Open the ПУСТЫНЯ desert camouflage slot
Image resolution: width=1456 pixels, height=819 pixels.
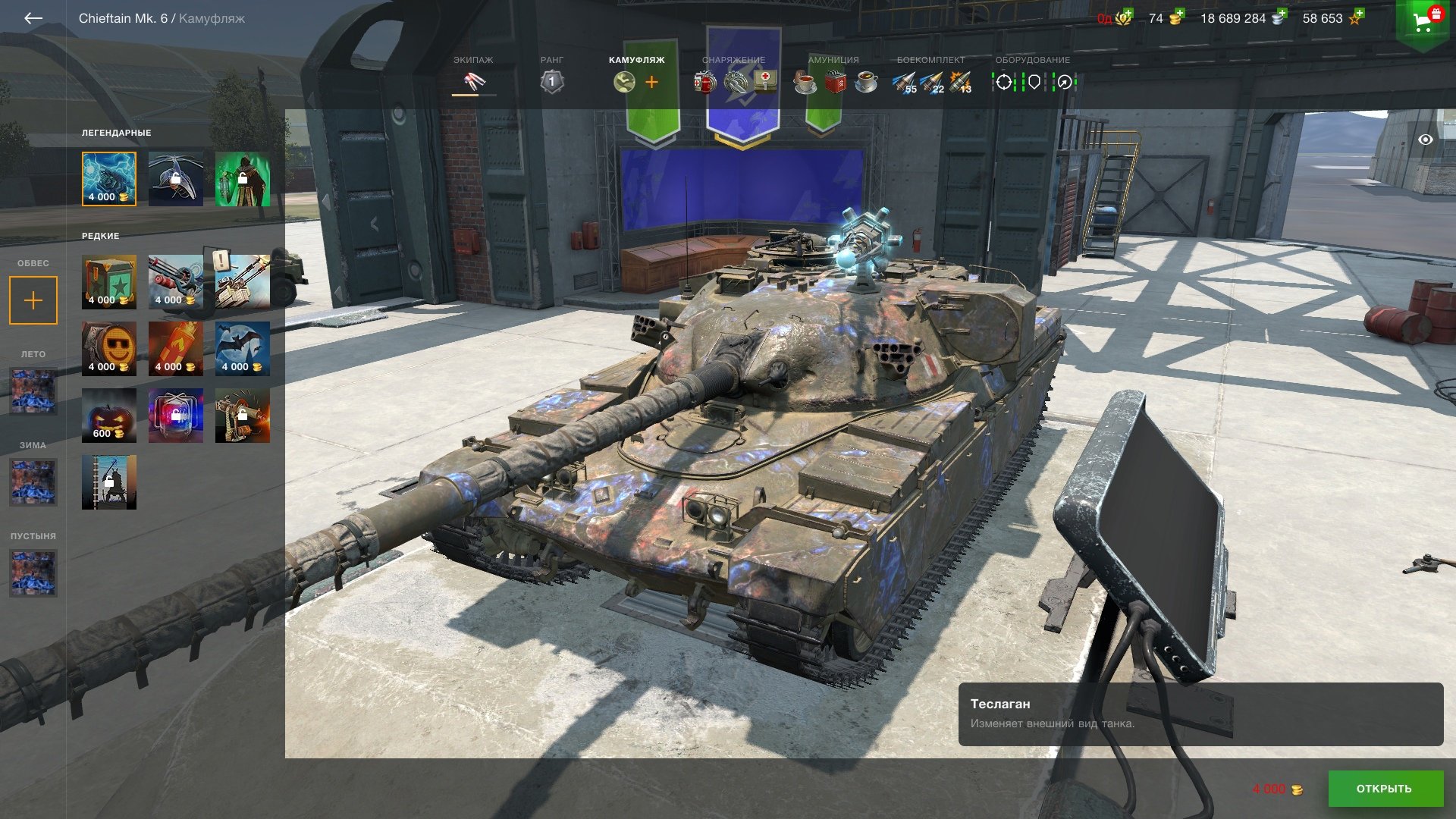33,573
